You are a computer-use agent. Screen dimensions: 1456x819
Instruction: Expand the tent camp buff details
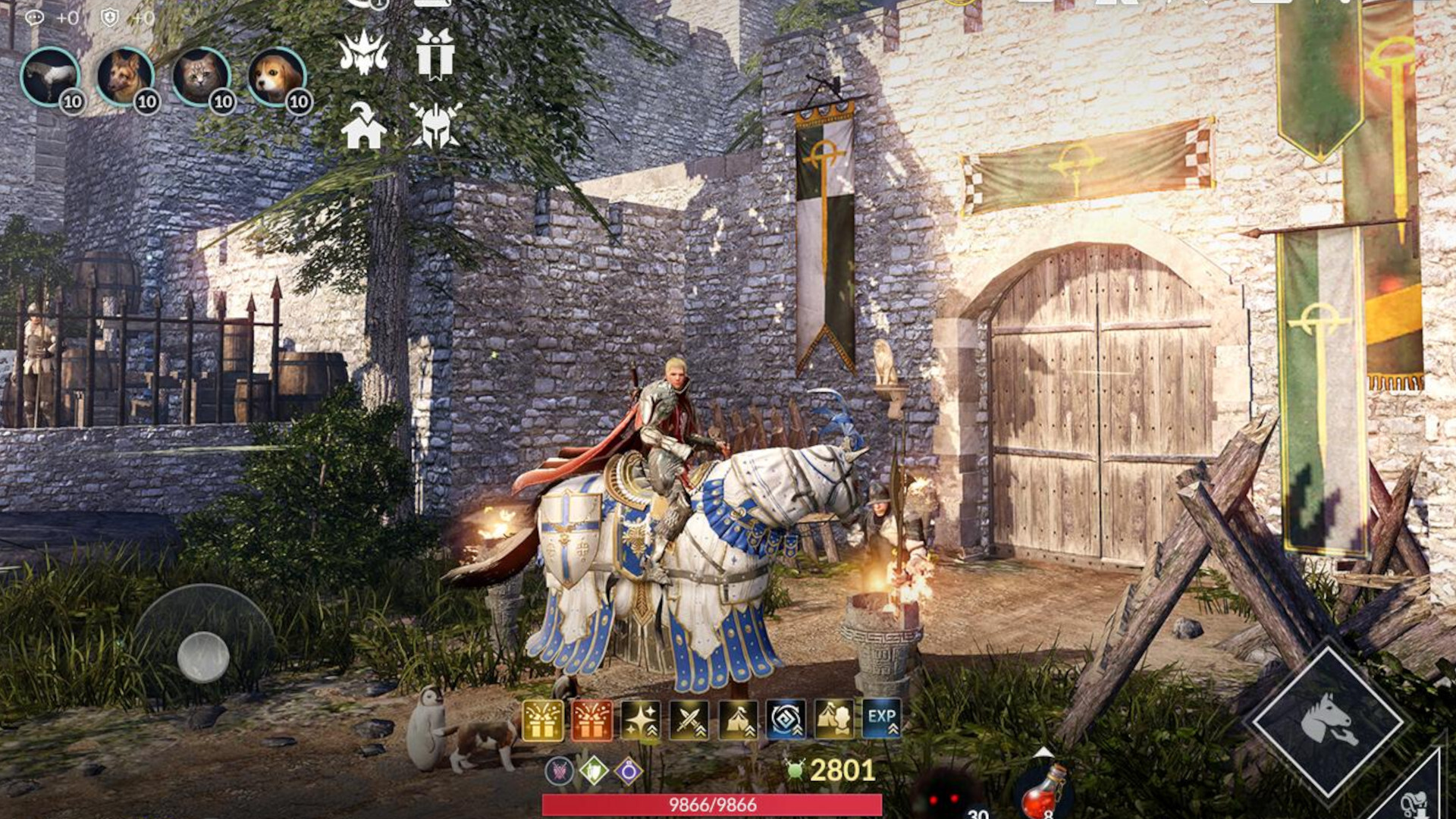tap(739, 719)
